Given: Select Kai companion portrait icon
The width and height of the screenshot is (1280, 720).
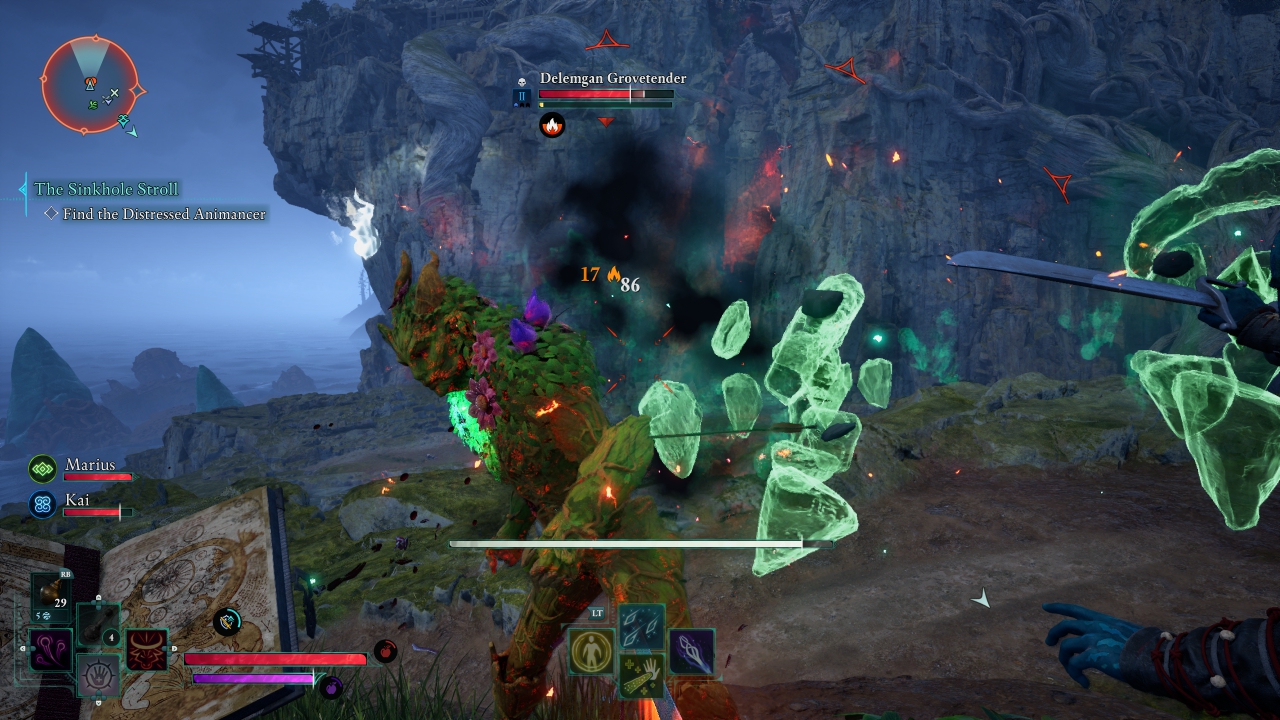Looking at the screenshot, I should click(42, 504).
